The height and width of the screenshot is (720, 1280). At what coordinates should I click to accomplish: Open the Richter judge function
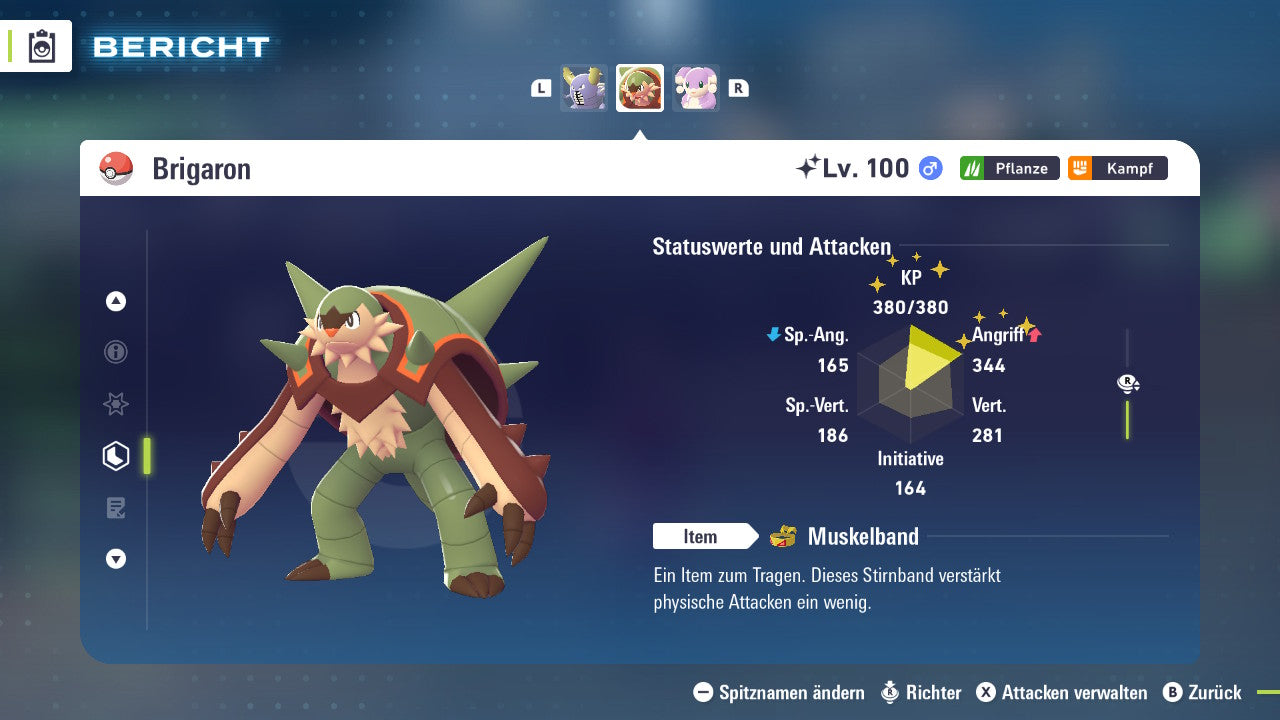point(921,692)
